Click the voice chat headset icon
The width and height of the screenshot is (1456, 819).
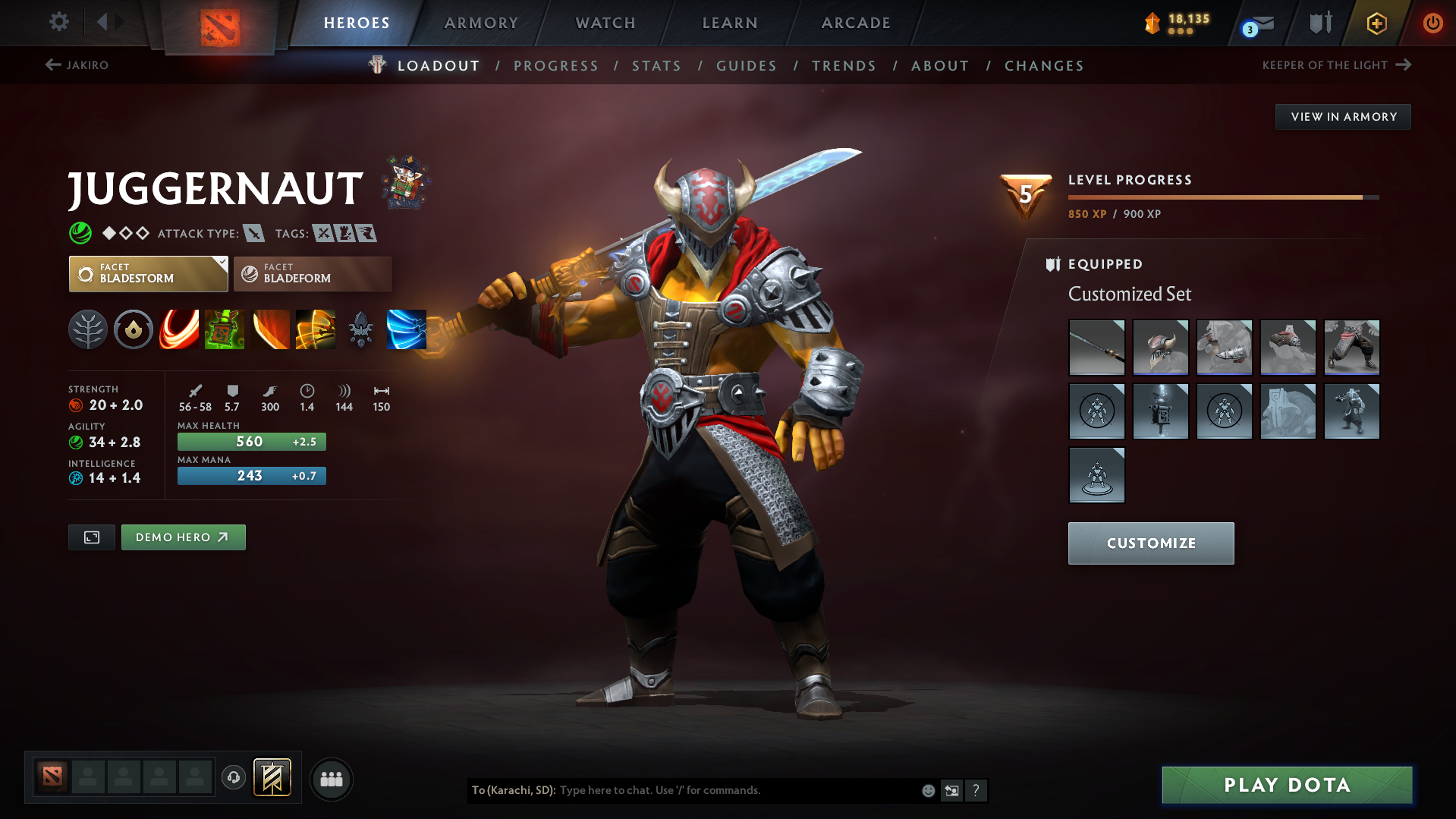[x=233, y=779]
